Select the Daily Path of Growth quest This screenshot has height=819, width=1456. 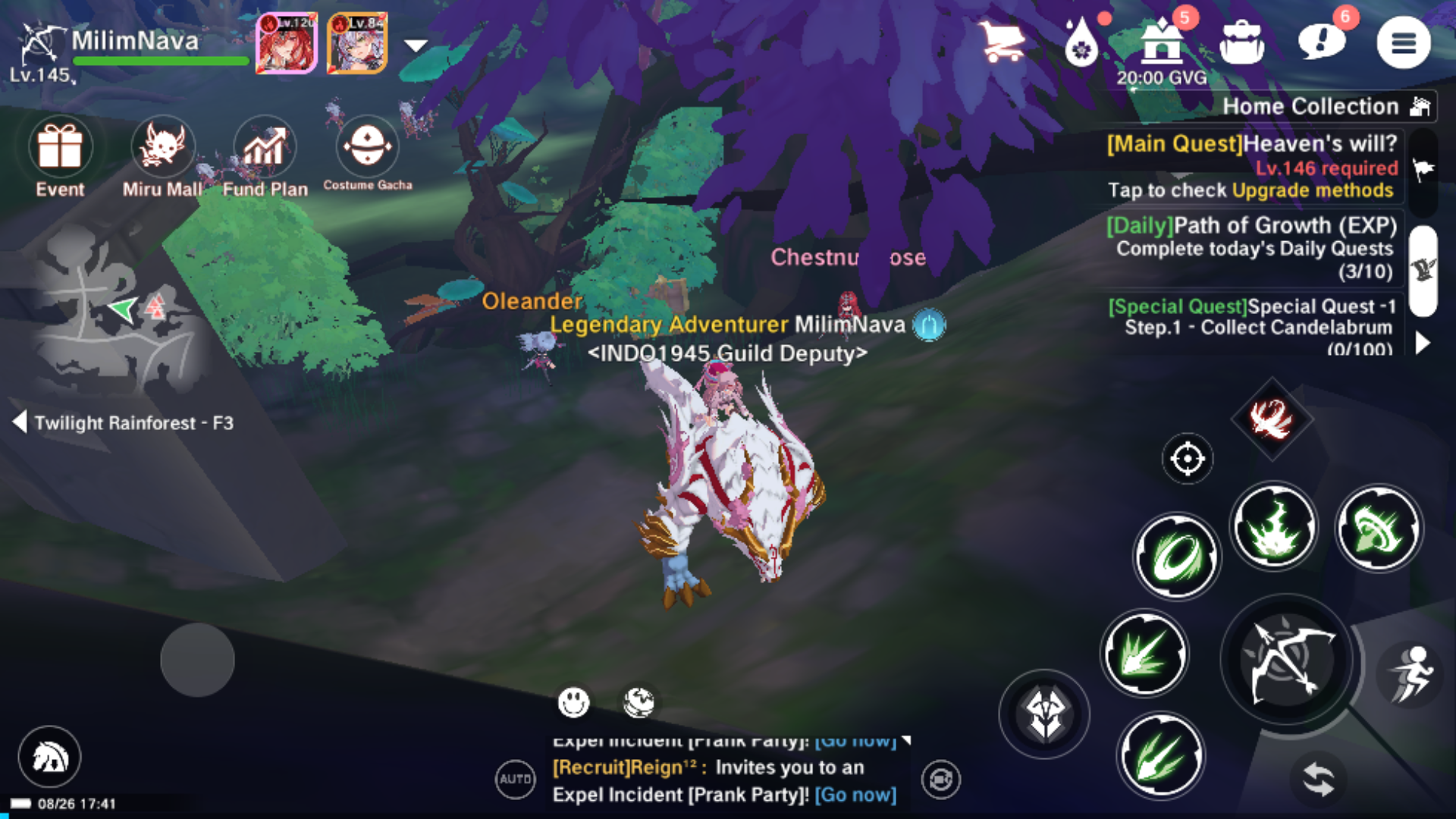pyautogui.click(x=1251, y=248)
